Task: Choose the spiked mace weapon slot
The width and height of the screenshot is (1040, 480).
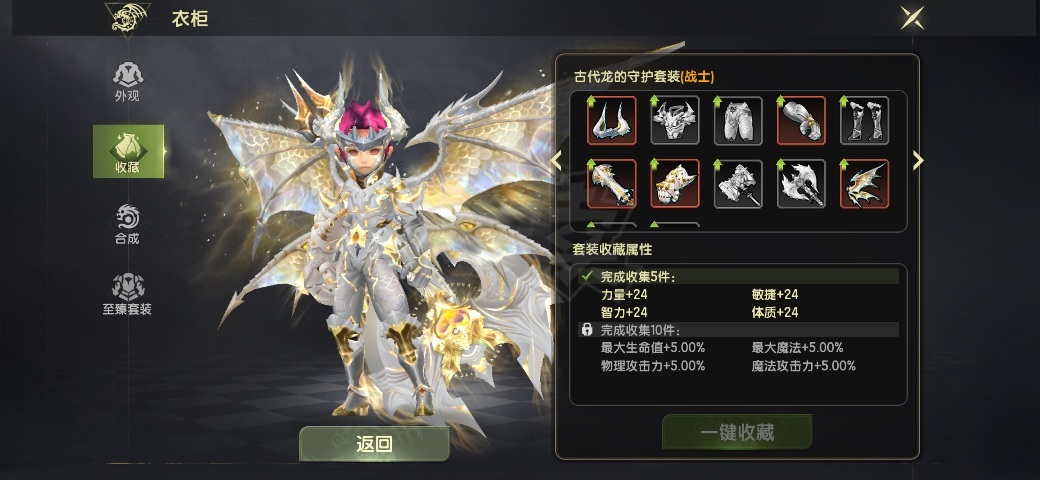Action: tap(612, 184)
